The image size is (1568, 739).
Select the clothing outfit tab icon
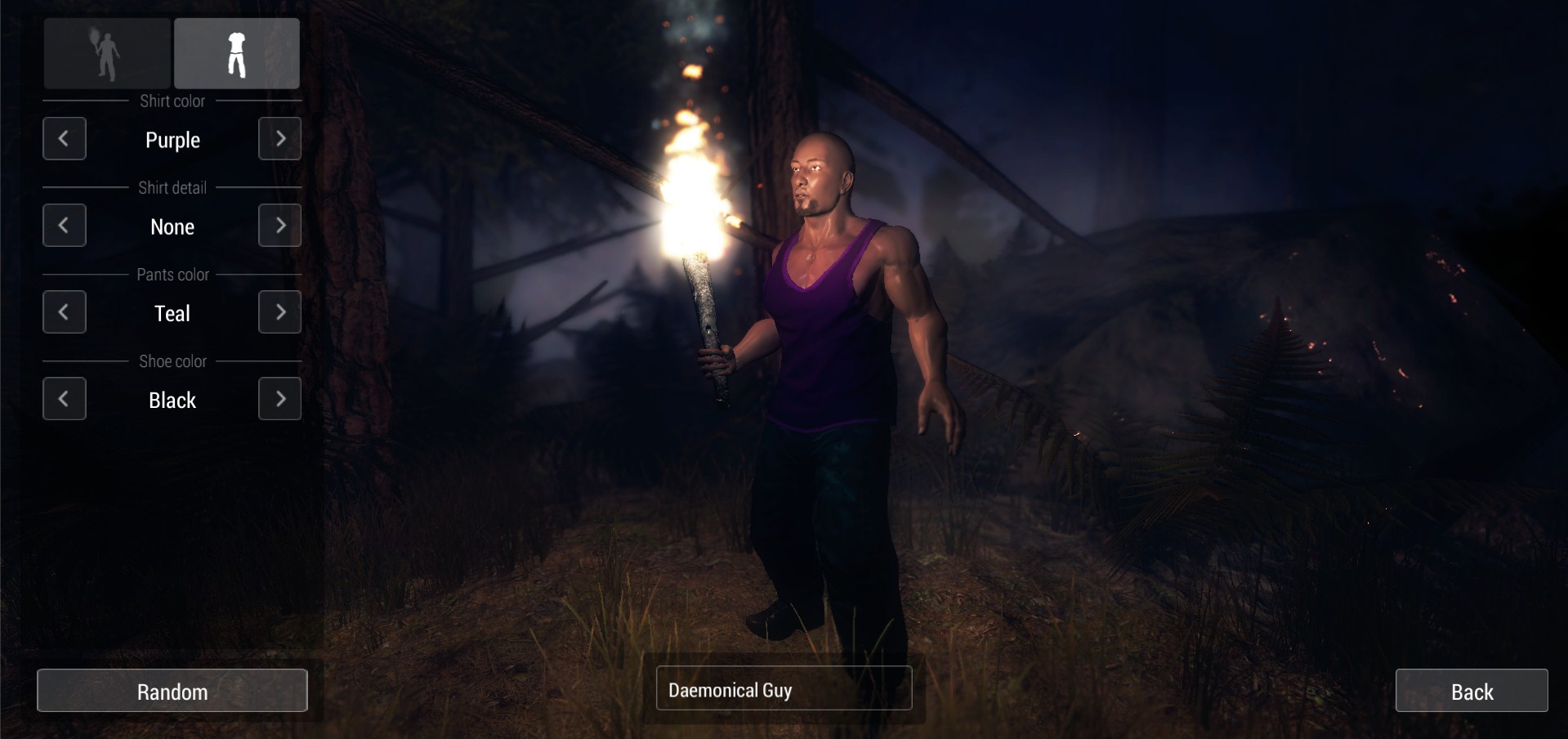pos(236,52)
